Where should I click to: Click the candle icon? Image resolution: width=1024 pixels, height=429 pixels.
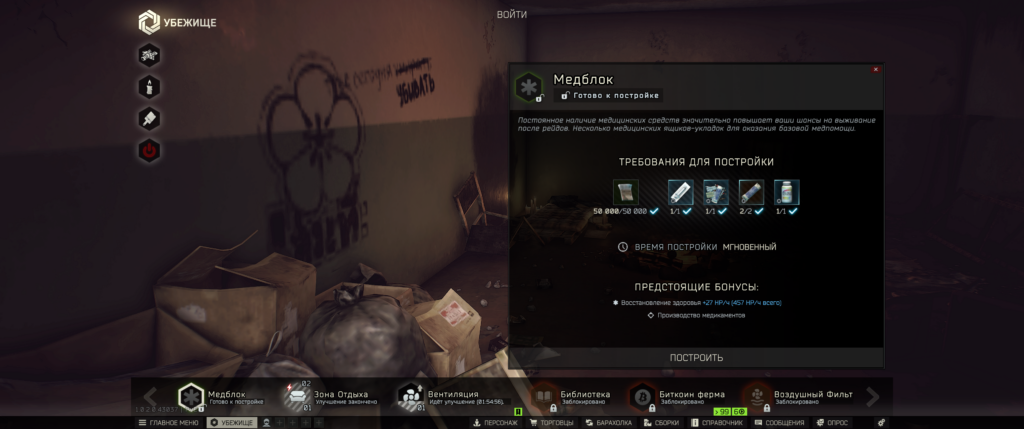point(149,87)
